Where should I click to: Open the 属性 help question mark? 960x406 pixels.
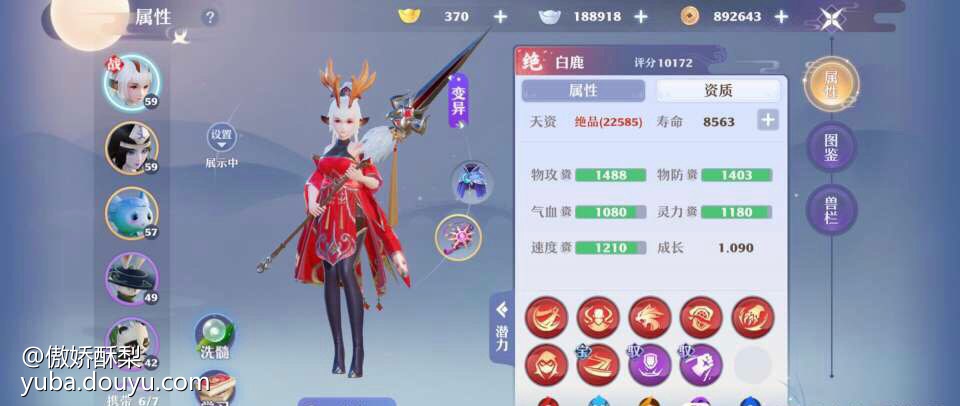coord(209,17)
